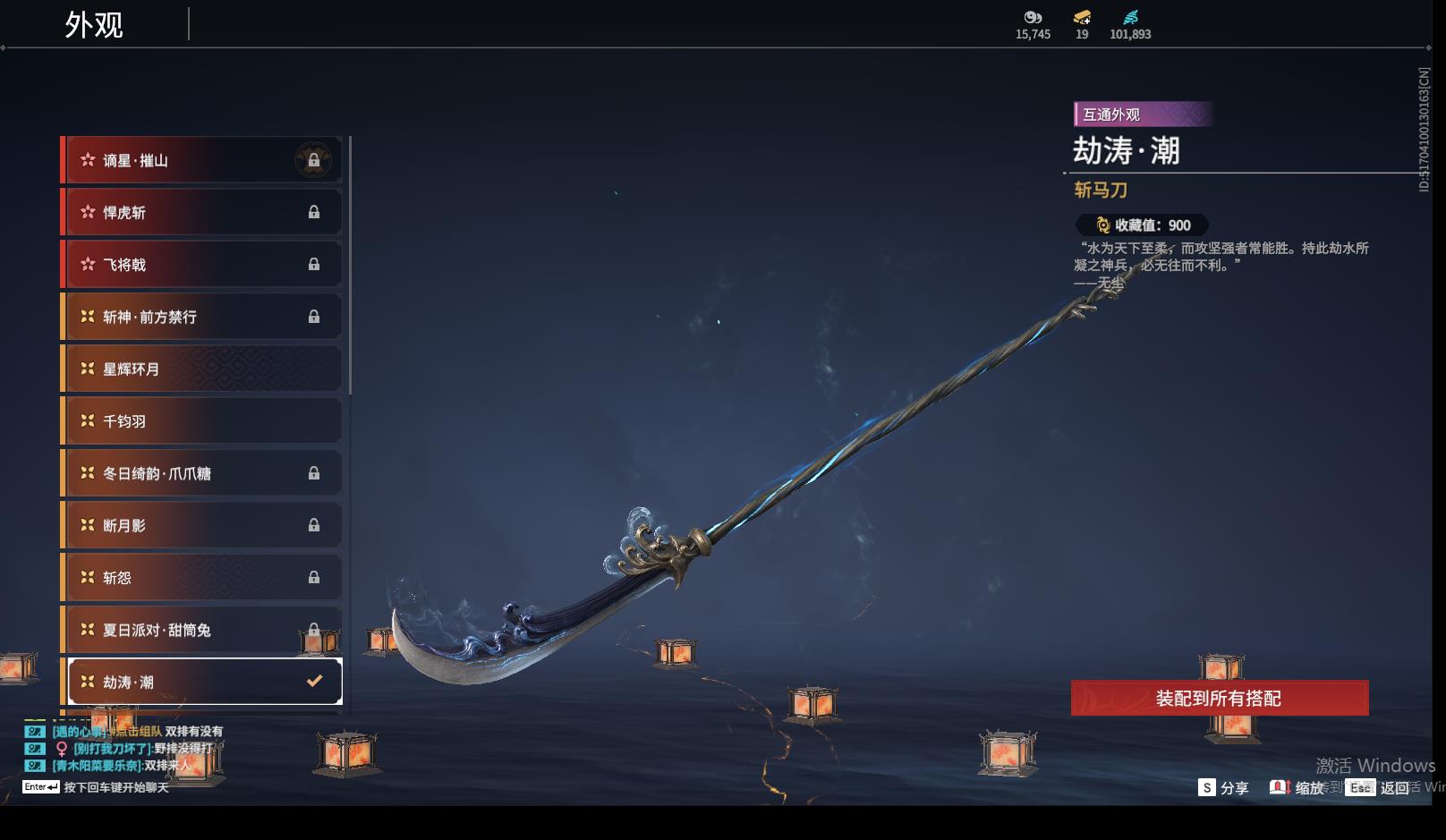Viewport: 1446px width, 840px height.
Task: Select 冬日绮韵·爪爪糖 from the list
Action: 201,473
